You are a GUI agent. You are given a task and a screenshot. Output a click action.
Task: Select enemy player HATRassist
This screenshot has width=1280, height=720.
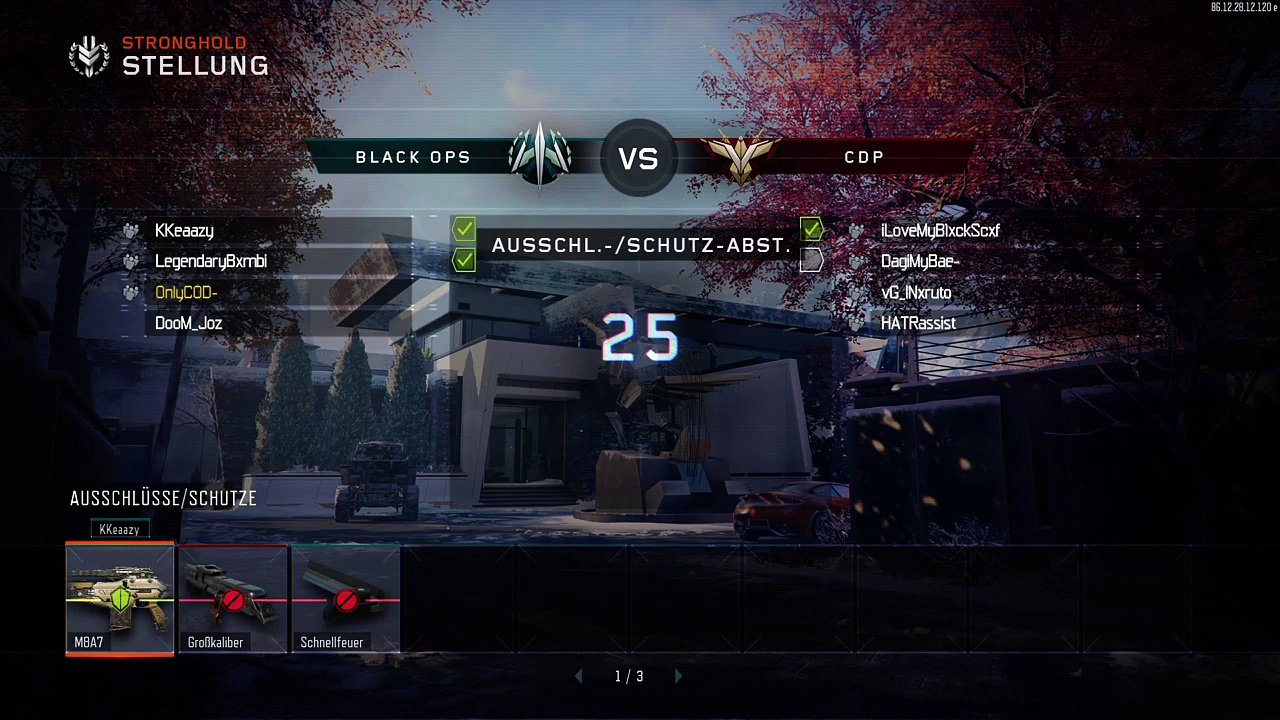coord(918,324)
